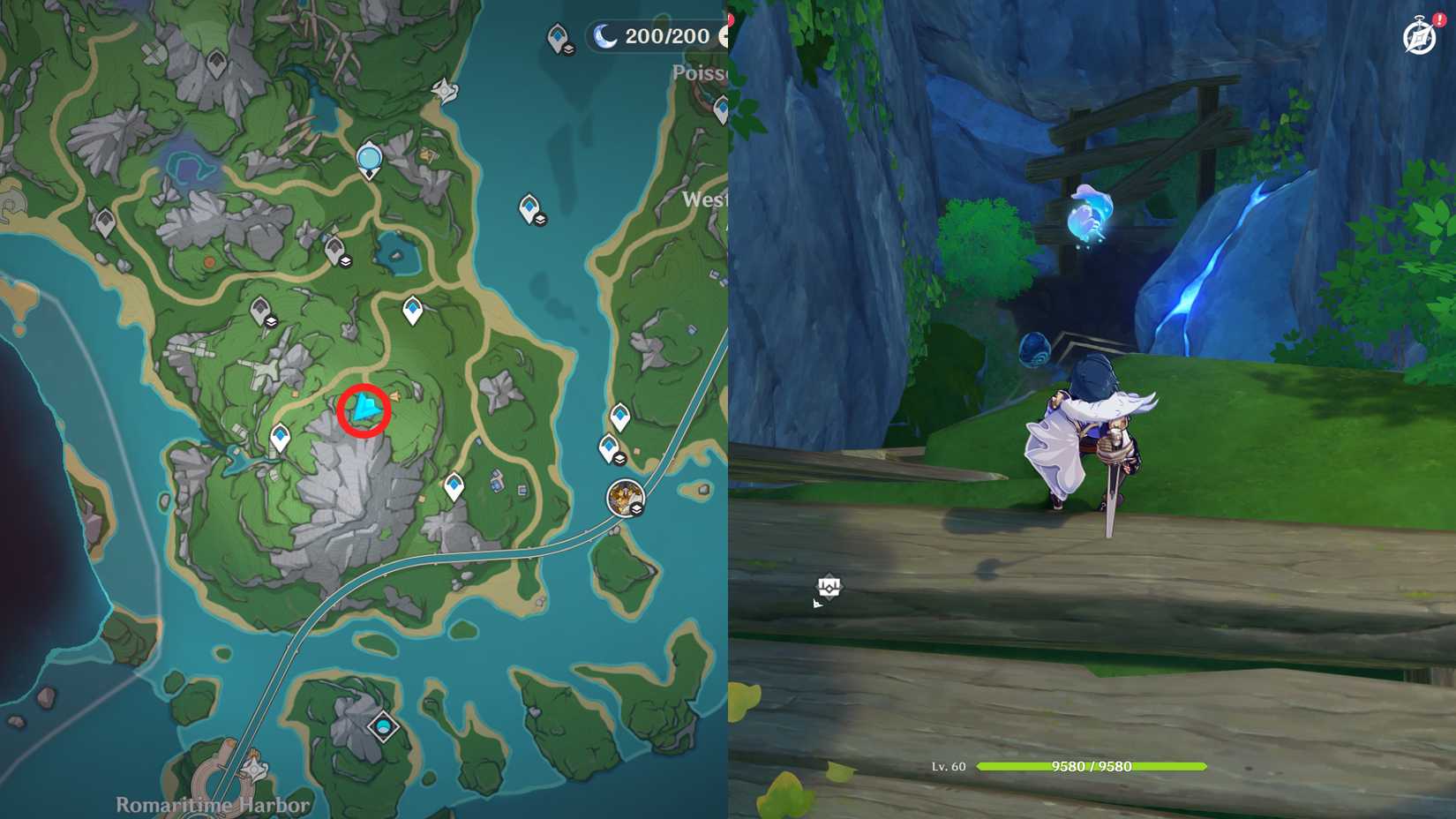Expand the 200/200 resin counter panel

657,37
